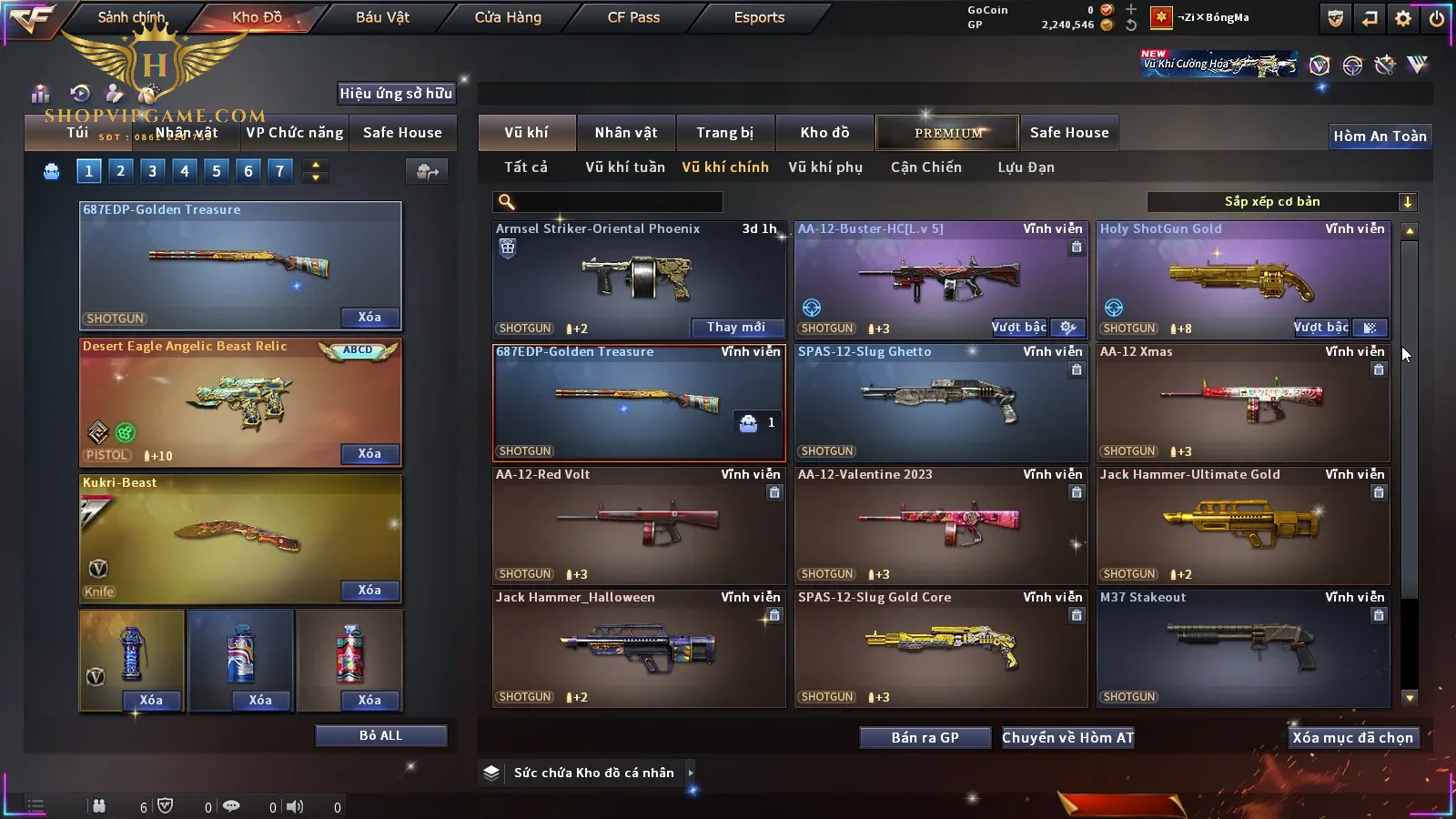This screenshot has width=1456, height=819.
Task: Go to the Báu Vật menu
Action: coord(382,17)
